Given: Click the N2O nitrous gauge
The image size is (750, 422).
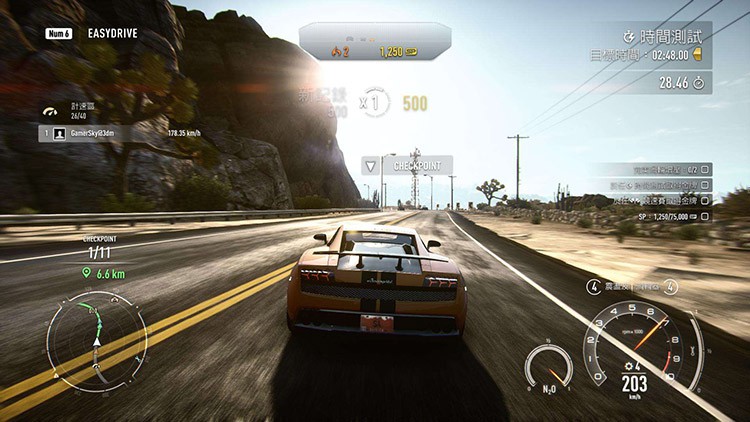Looking at the screenshot, I should (x=548, y=367).
